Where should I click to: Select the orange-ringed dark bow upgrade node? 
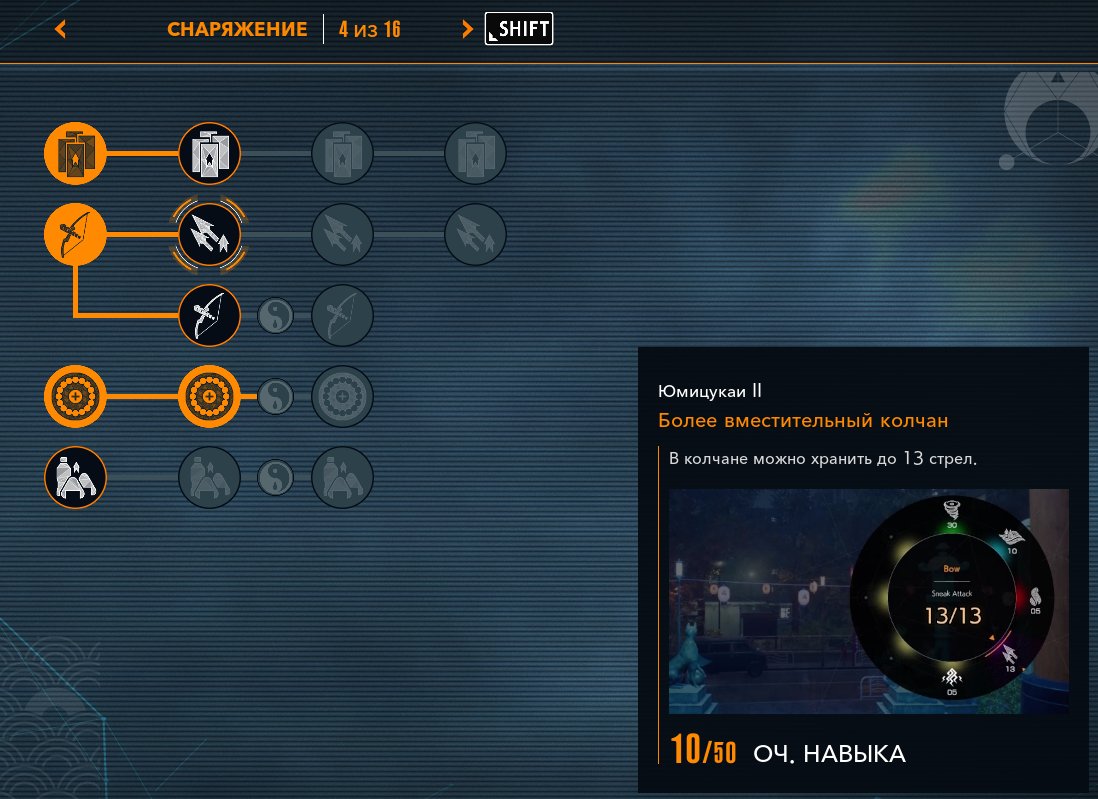tap(210, 316)
